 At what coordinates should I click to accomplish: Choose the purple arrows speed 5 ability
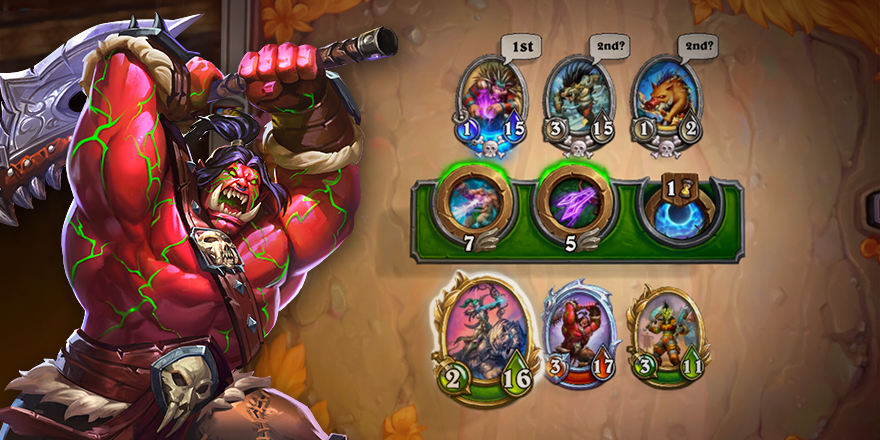(x=573, y=203)
